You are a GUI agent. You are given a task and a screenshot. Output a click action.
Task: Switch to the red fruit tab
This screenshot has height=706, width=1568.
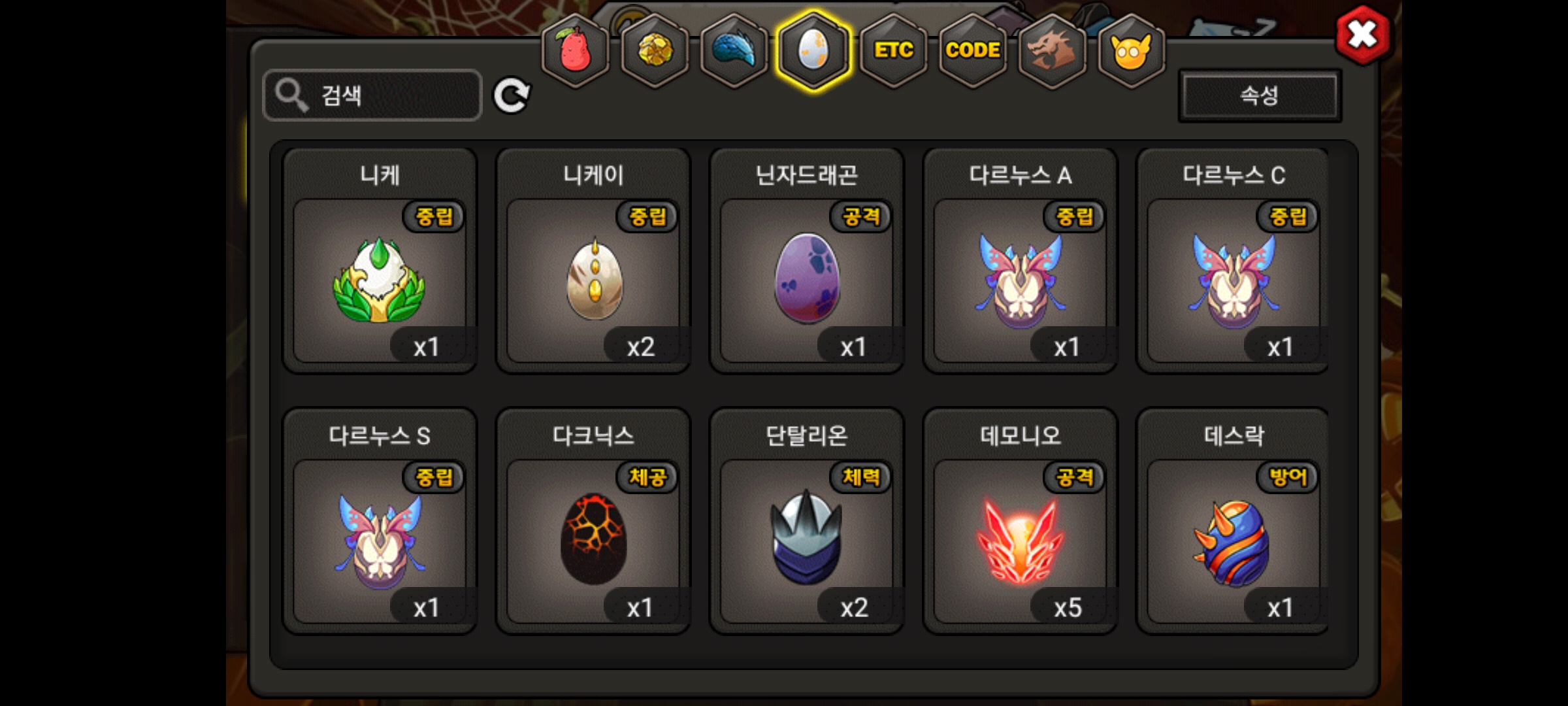pyautogui.click(x=575, y=50)
